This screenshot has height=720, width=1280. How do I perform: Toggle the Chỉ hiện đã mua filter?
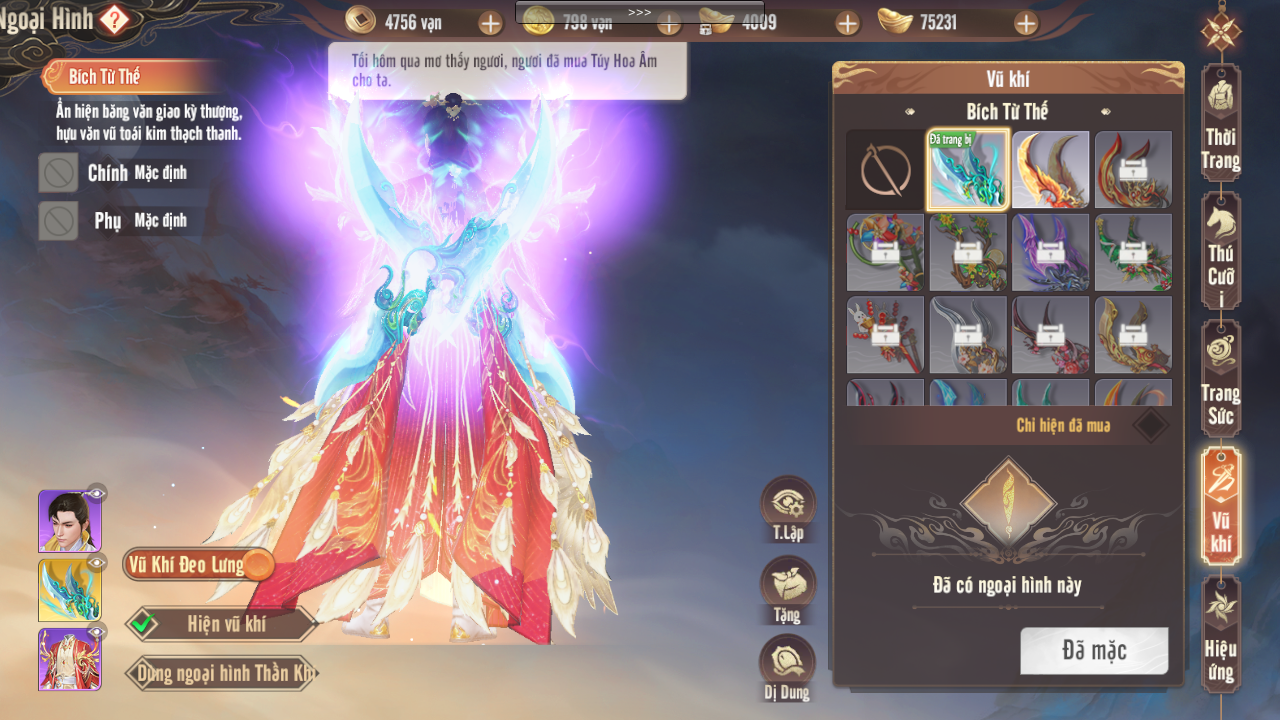pyautogui.click(x=1151, y=425)
